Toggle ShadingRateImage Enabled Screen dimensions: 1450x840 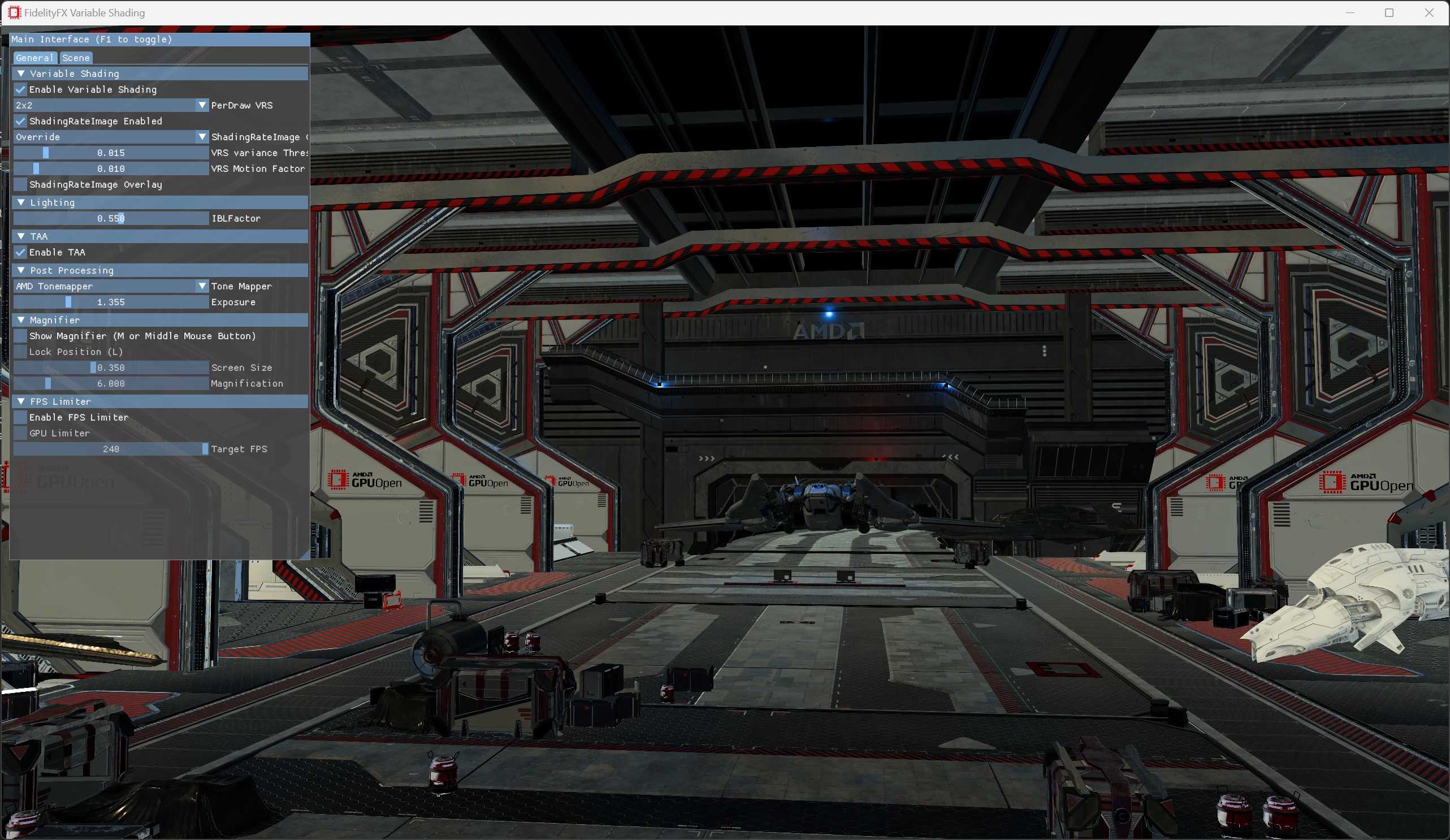click(21, 121)
